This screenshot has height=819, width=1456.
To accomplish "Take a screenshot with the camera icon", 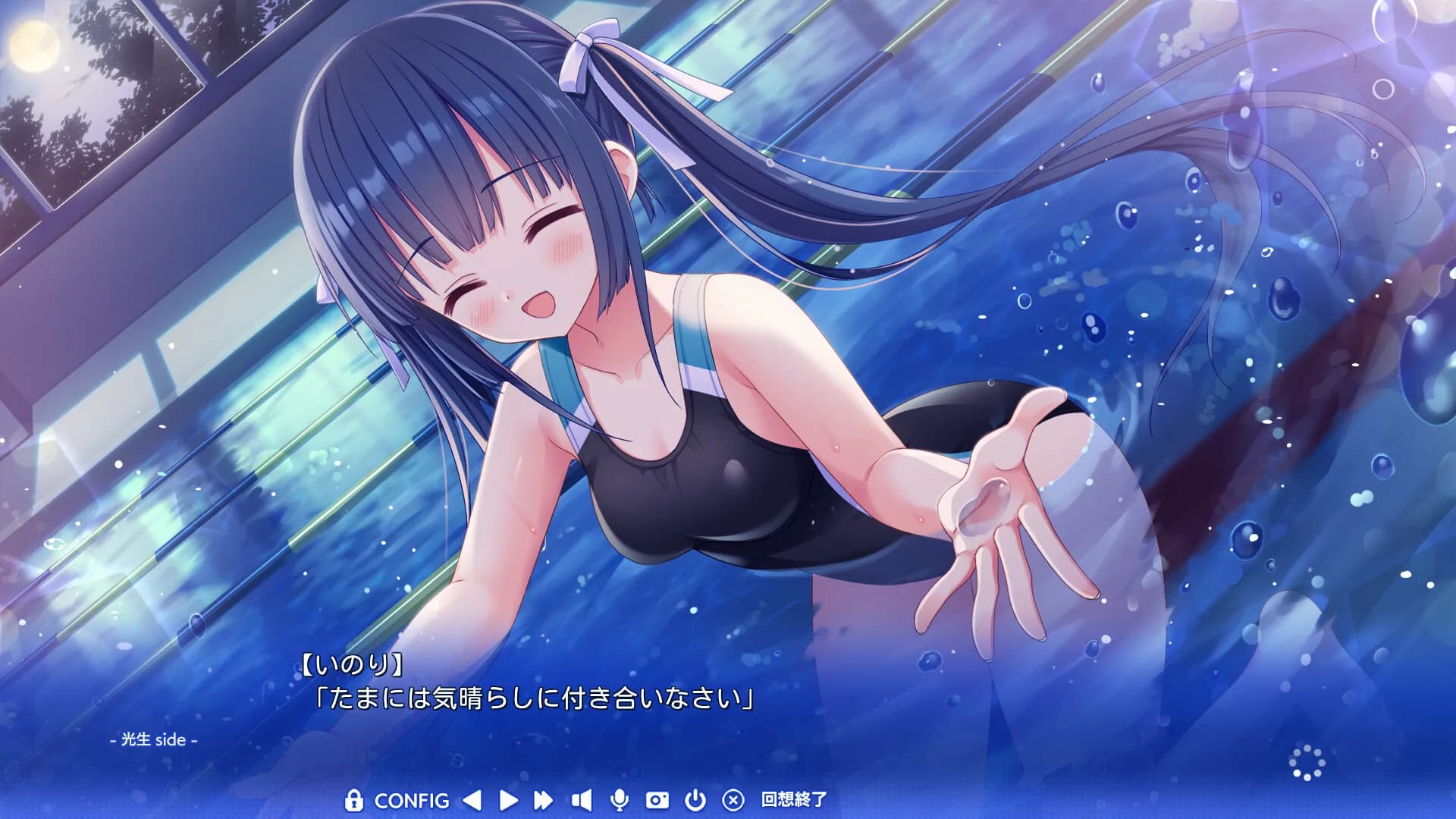I will pyautogui.click(x=657, y=800).
